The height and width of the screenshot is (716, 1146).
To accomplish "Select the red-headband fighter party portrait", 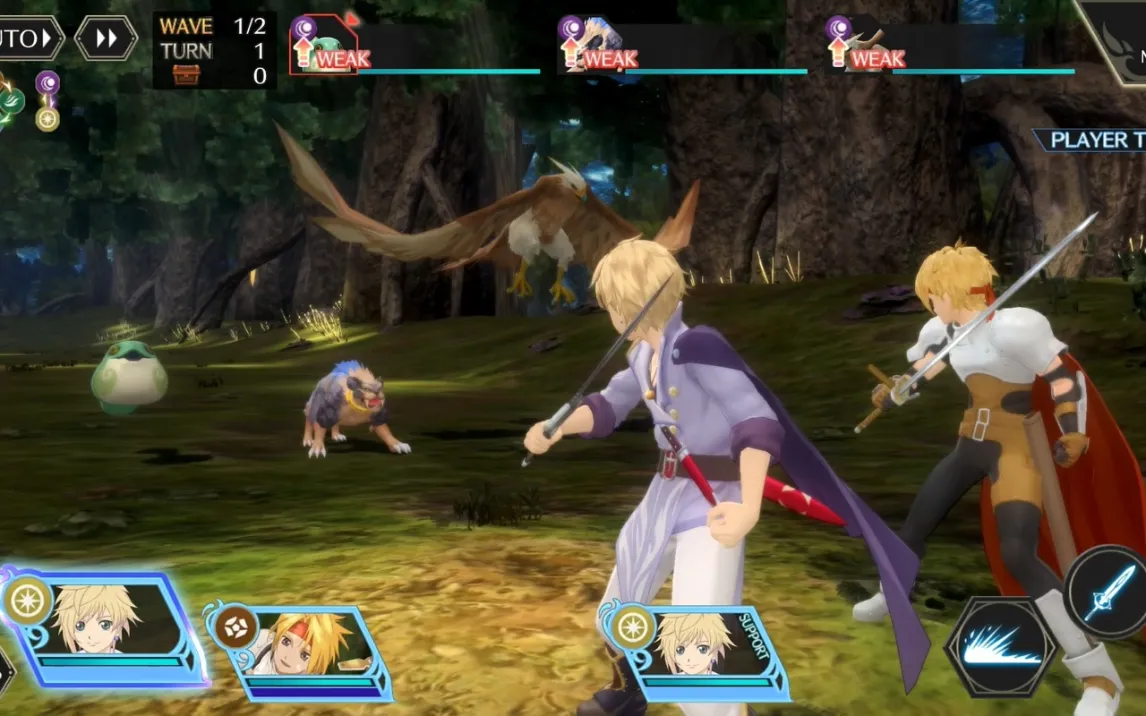I will [300, 650].
